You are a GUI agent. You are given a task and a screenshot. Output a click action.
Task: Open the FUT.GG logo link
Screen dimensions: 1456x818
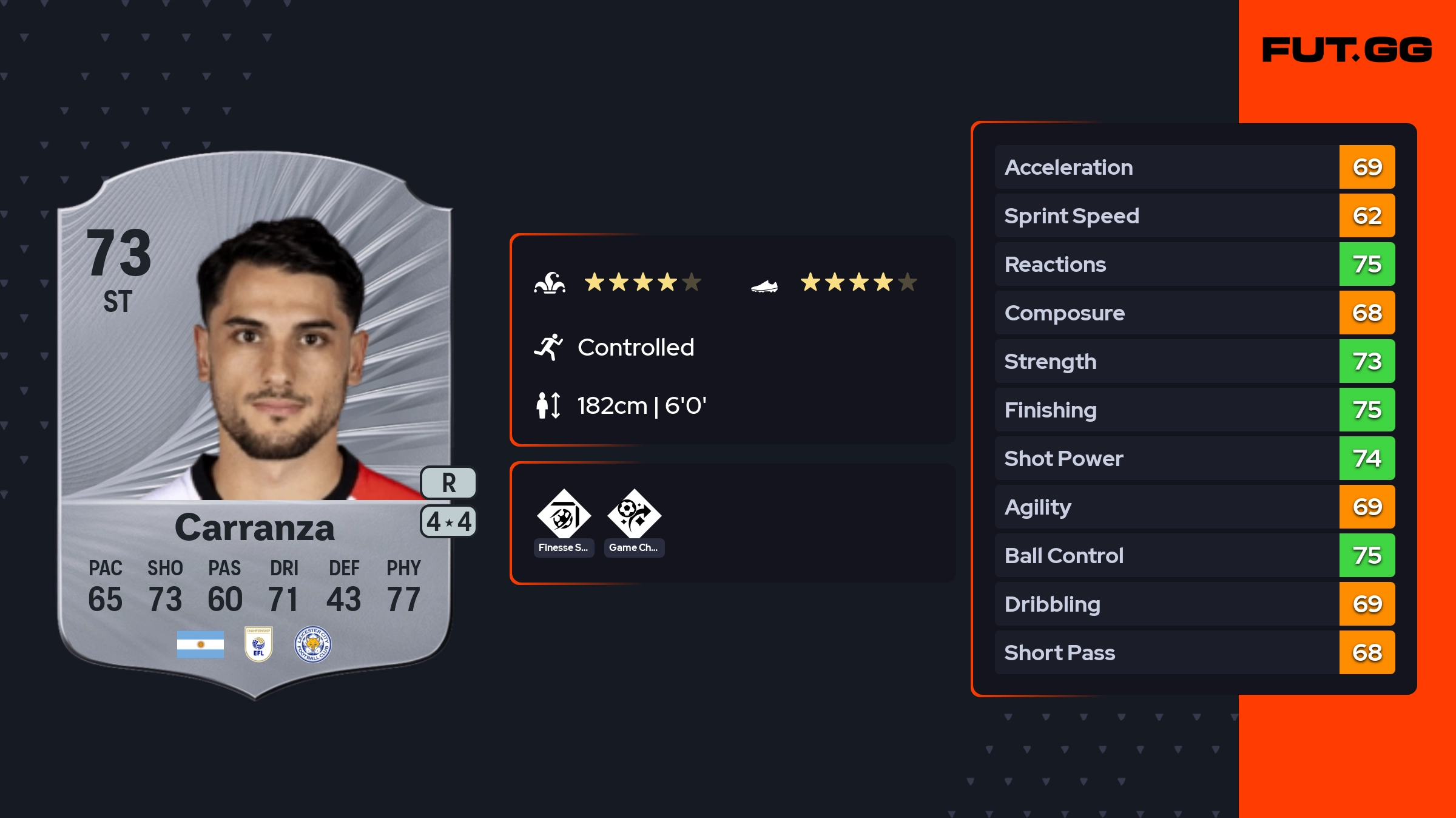(1347, 50)
